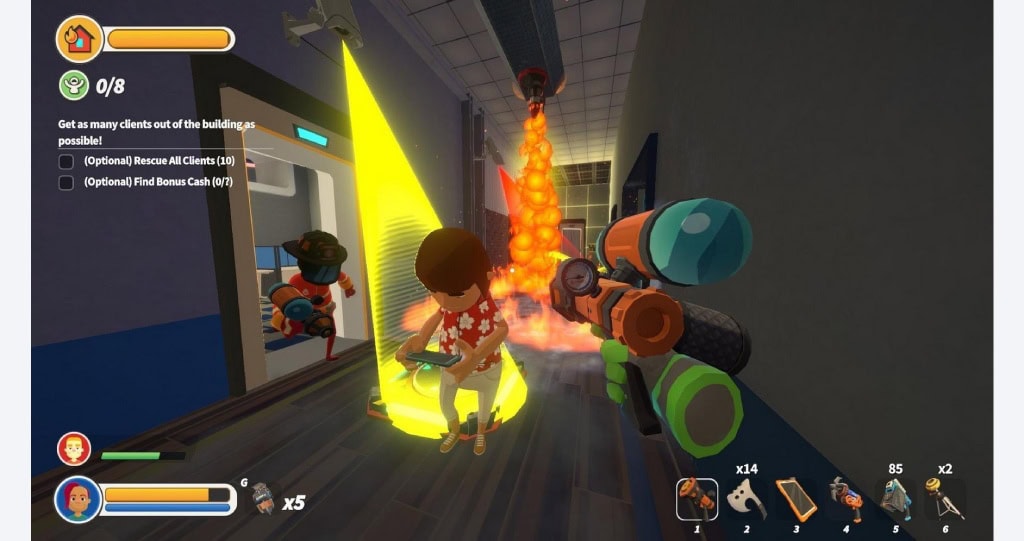Tick the Rescue All Clients objective checkbox
The height and width of the screenshot is (541, 1024).
(66, 161)
